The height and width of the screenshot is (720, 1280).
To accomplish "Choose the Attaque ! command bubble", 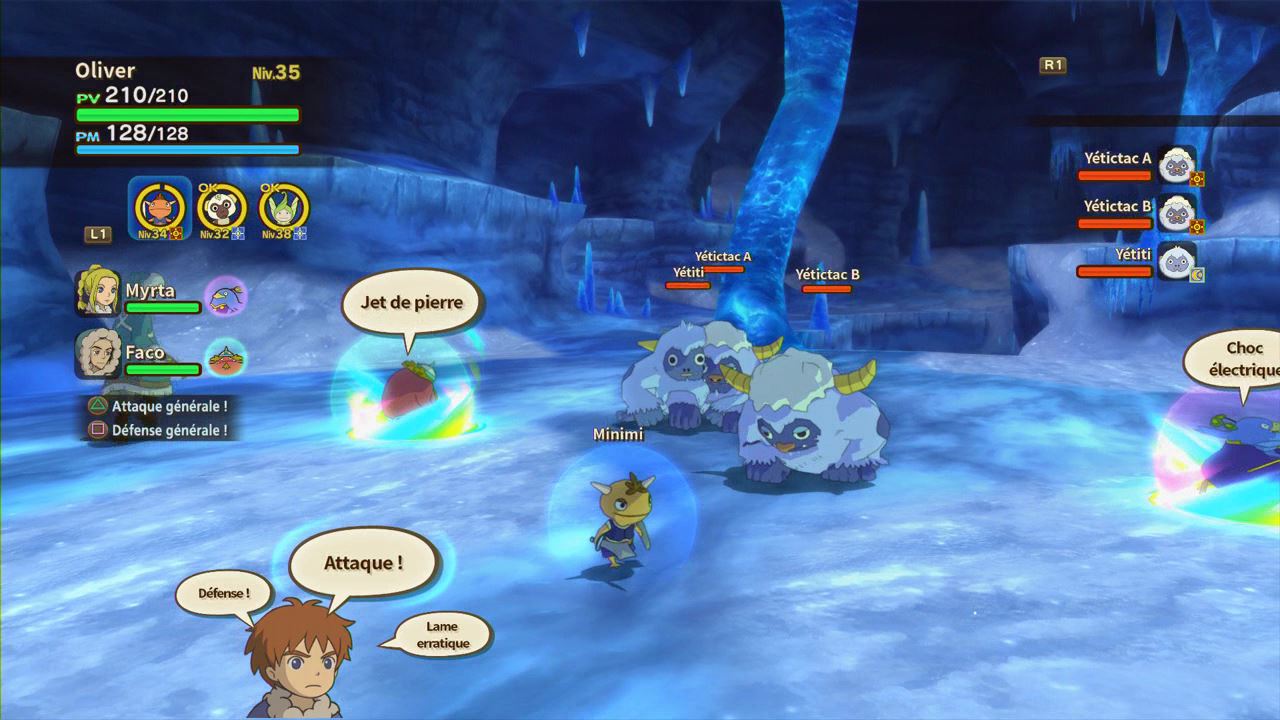I will coord(364,563).
